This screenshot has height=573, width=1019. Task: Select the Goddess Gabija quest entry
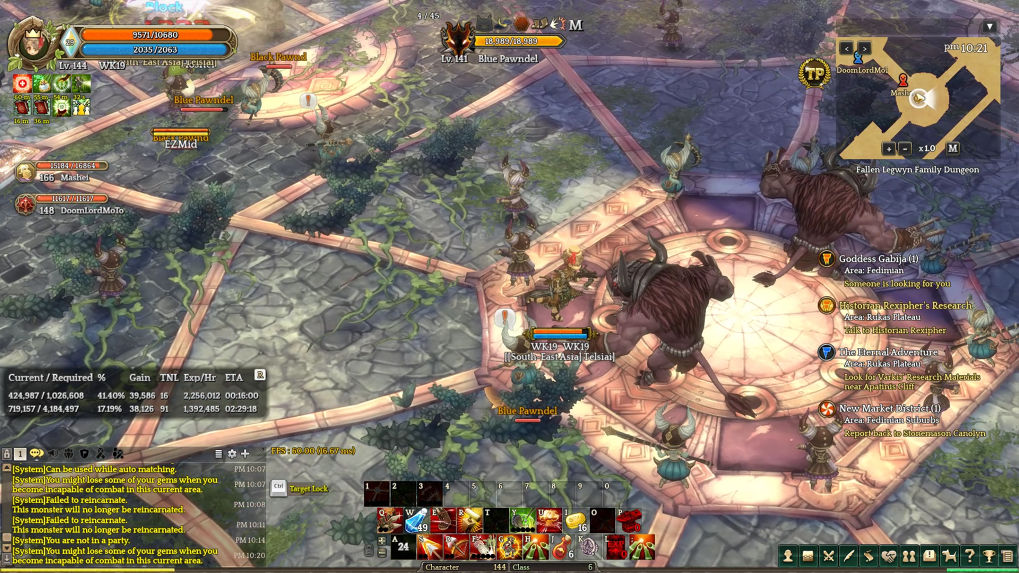click(x=878, y=259)
